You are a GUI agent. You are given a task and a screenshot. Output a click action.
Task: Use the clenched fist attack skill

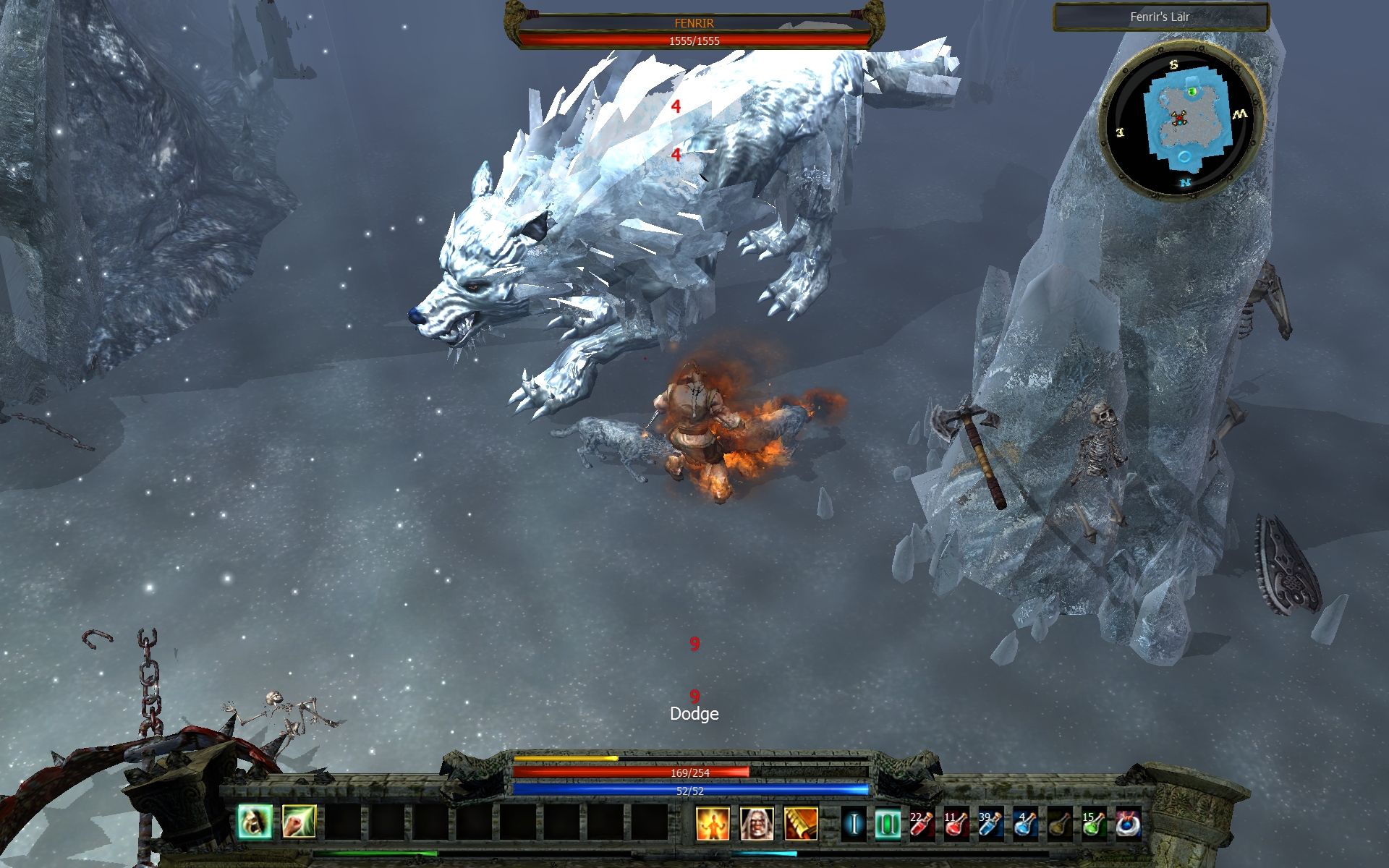pyautogui.click(x=299, y=822)
